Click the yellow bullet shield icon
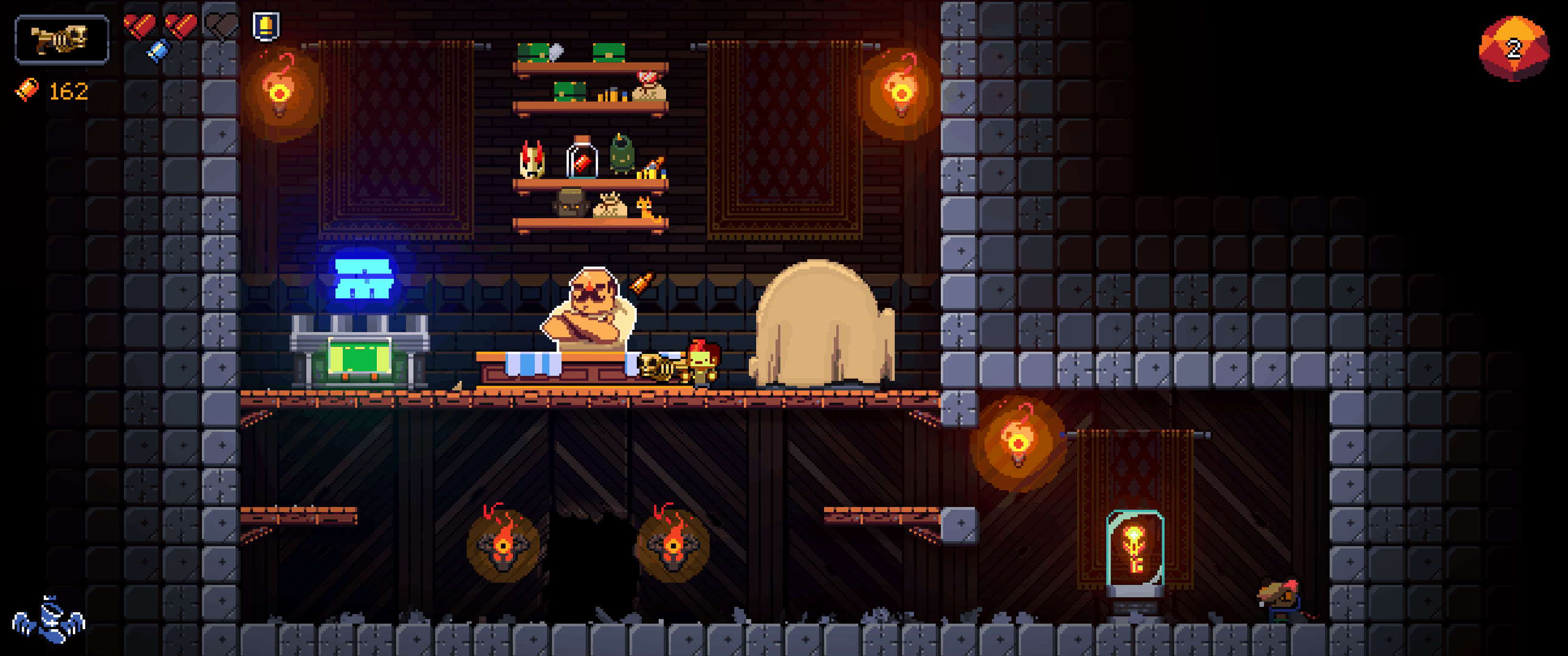 266,27
